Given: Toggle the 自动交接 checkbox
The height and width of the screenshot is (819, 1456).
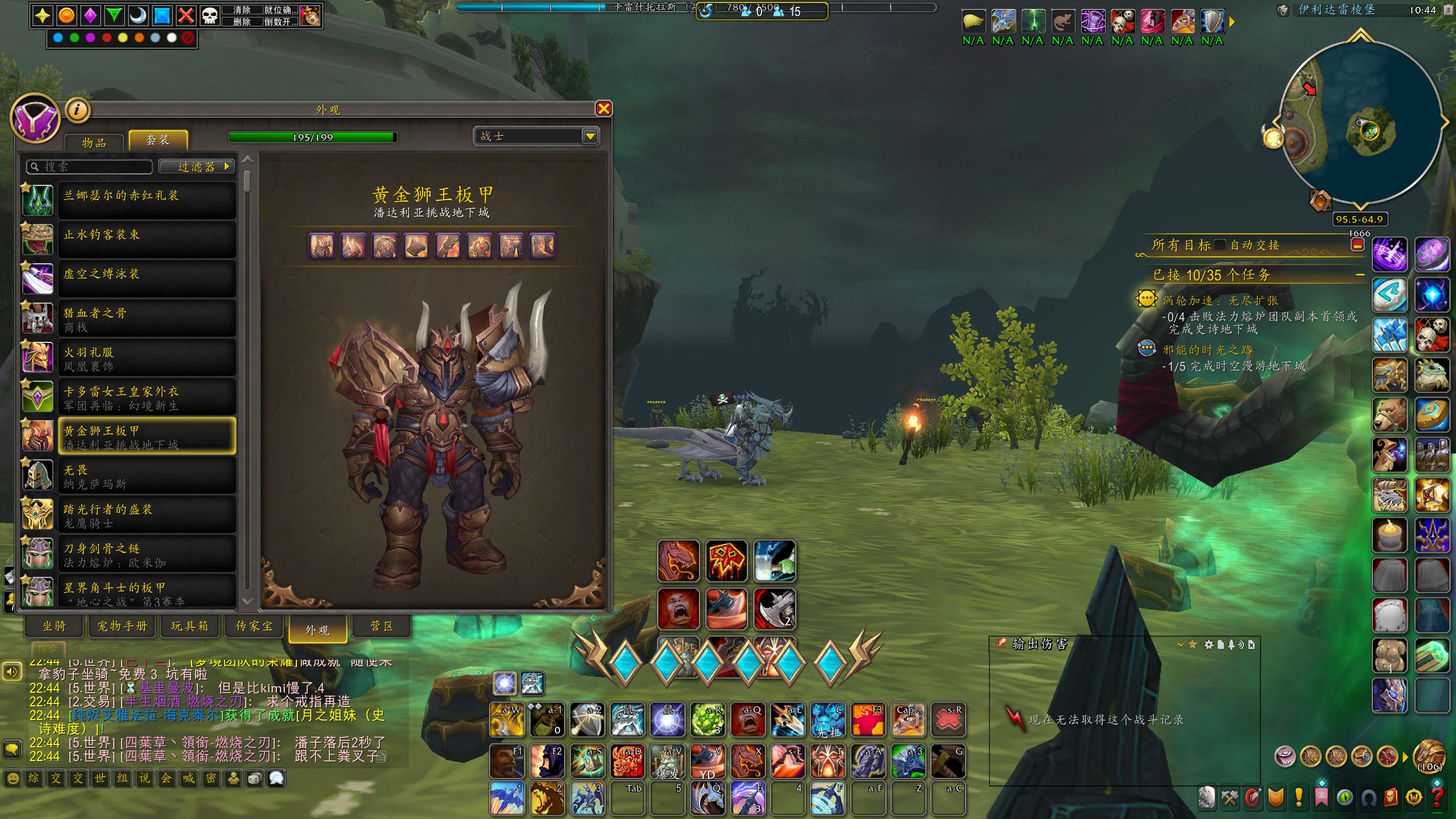Looking at the screenshot, I should tap(1219, 245).
